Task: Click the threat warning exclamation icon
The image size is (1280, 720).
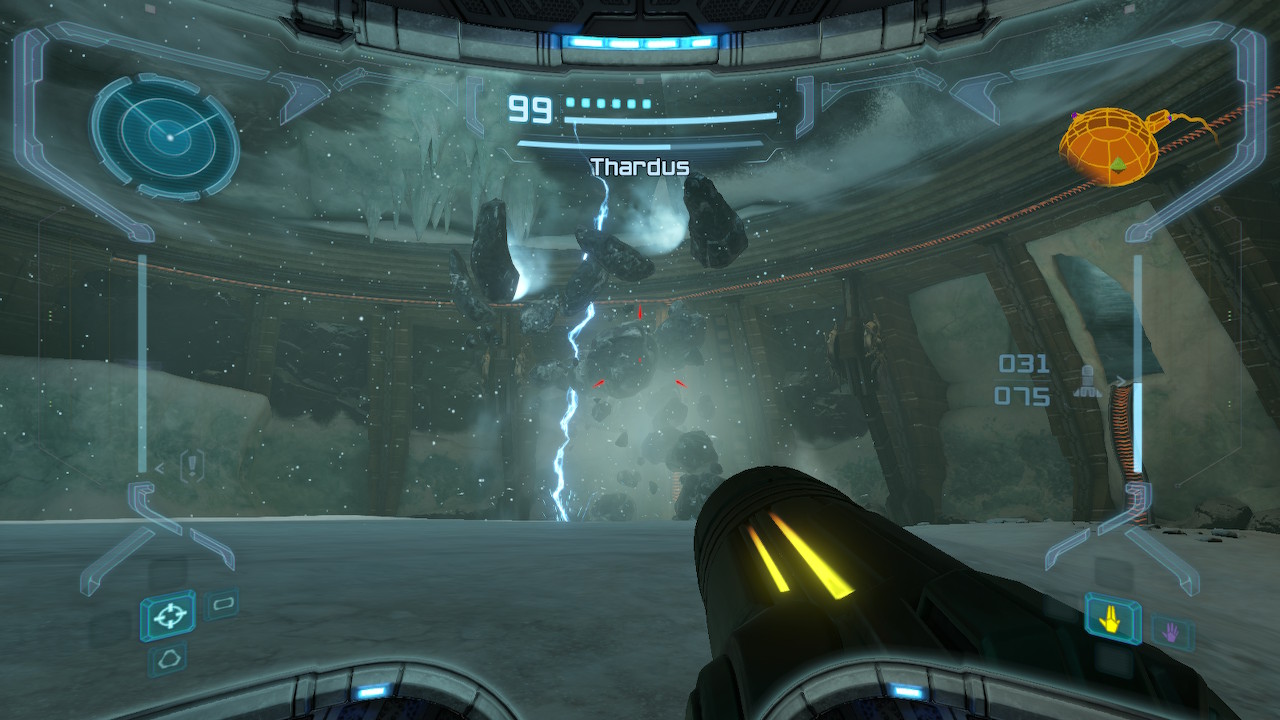Action: pyautogui.click(x=191, y=465)
